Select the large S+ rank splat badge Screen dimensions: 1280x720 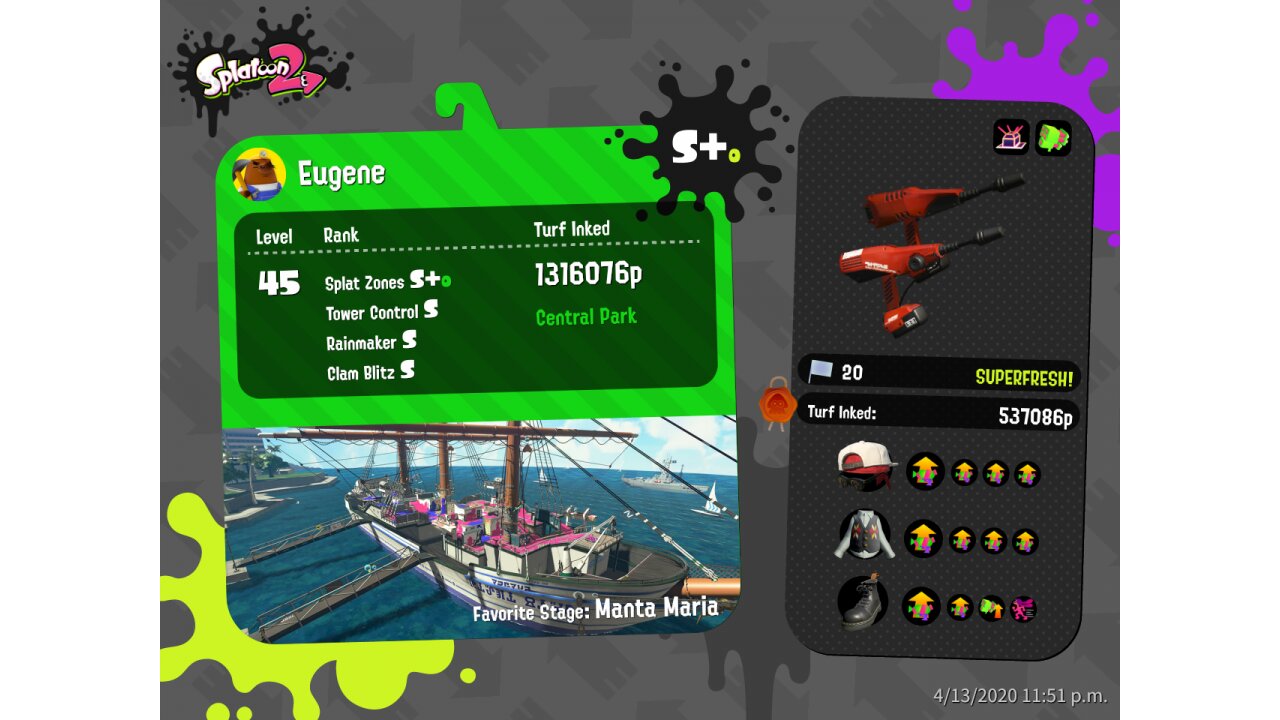(x=702, y=148)
